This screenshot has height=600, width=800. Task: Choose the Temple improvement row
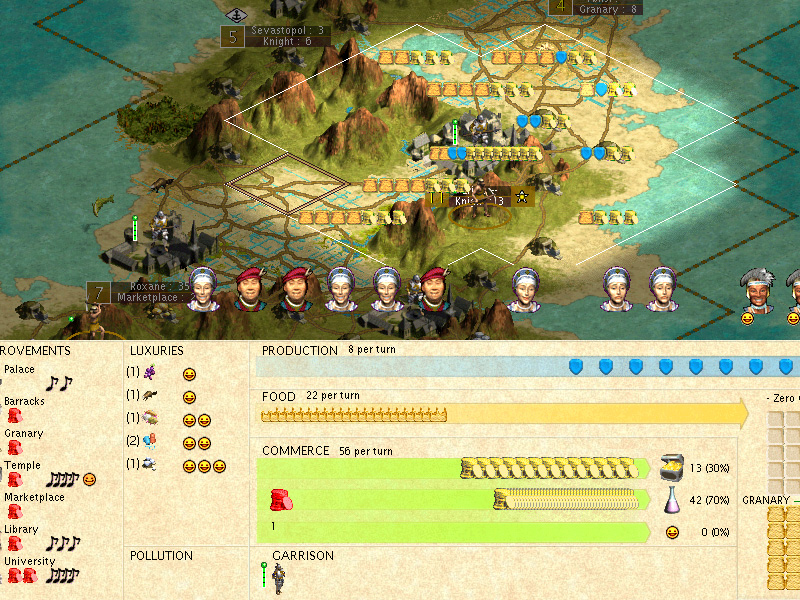tap(20, 466)
